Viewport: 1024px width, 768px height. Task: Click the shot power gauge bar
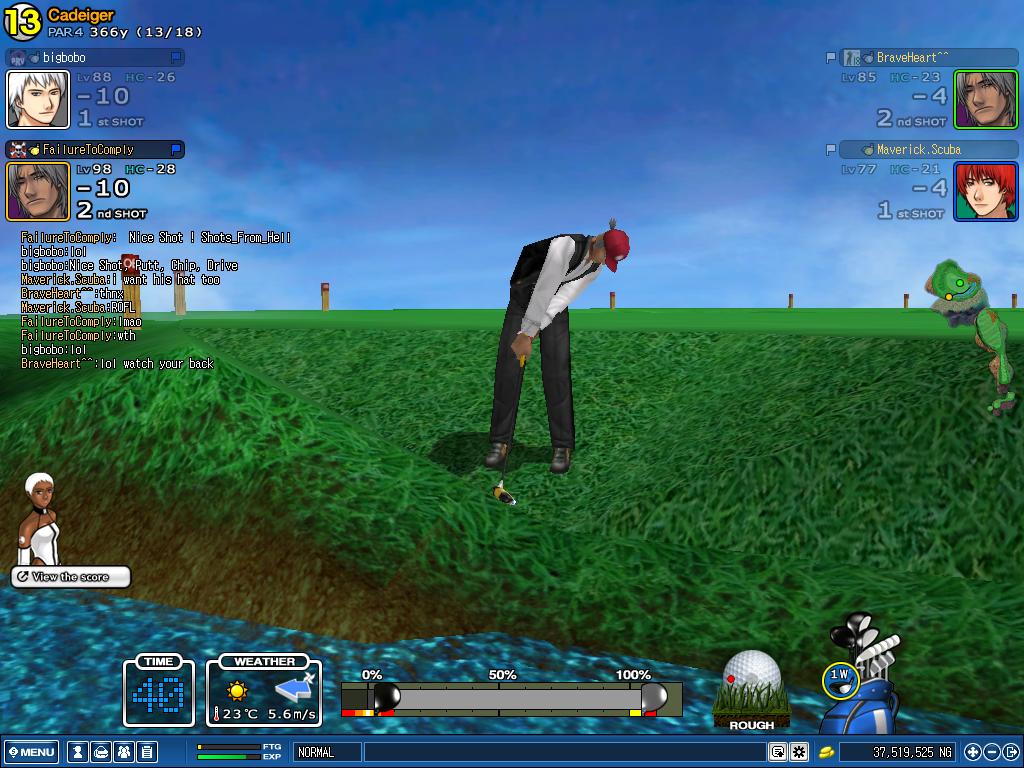(510, 696)
